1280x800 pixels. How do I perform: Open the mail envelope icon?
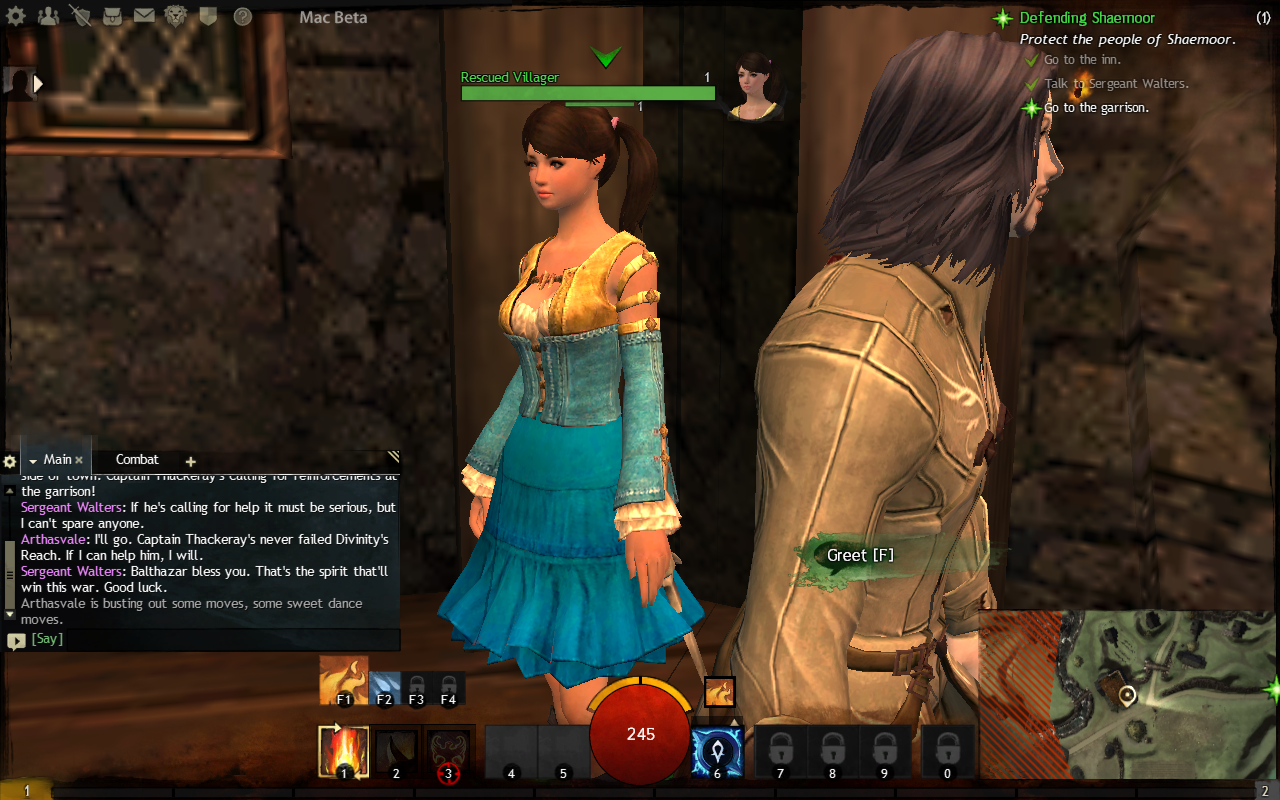click(144, 16)
